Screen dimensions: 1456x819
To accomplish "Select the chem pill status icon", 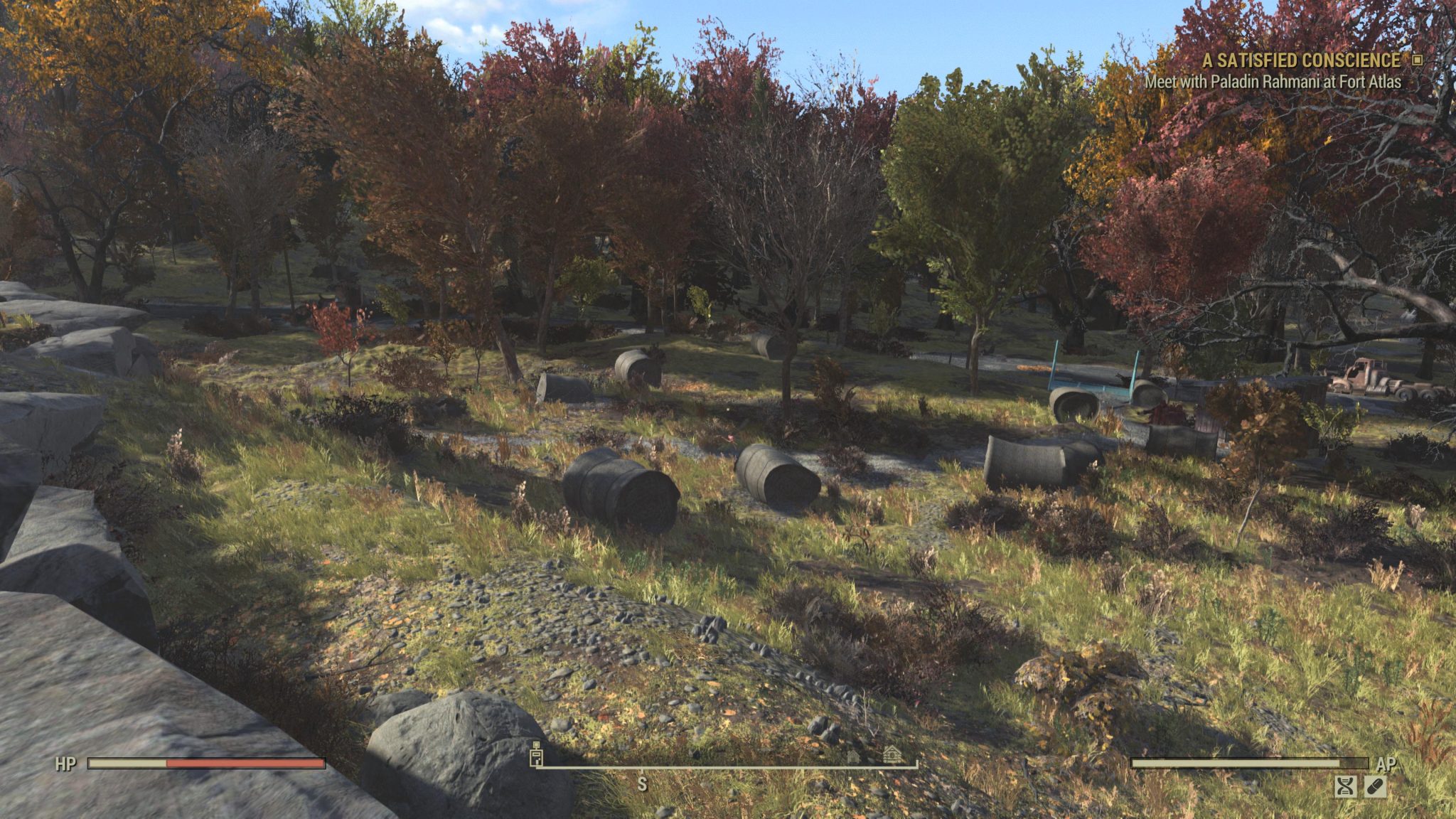I will (1376, 787).
